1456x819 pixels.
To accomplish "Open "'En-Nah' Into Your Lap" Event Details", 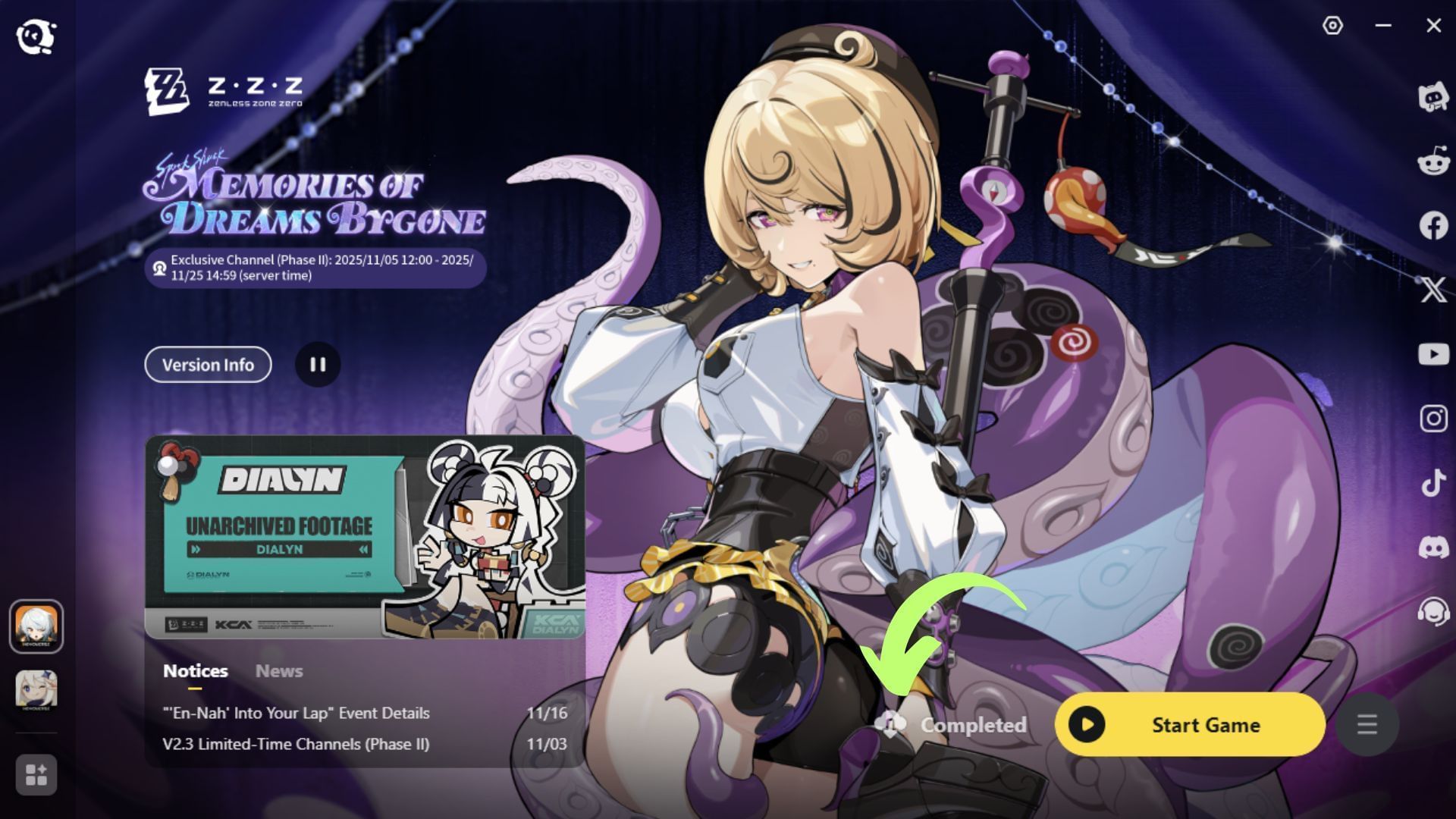I will point(296,713).
